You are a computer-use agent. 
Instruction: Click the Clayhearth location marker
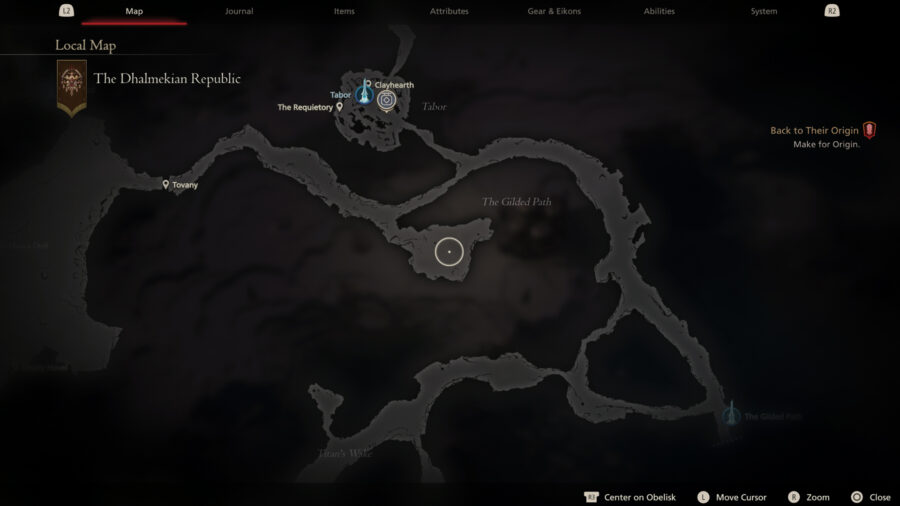pyautogui.click(x=368, y=85)
